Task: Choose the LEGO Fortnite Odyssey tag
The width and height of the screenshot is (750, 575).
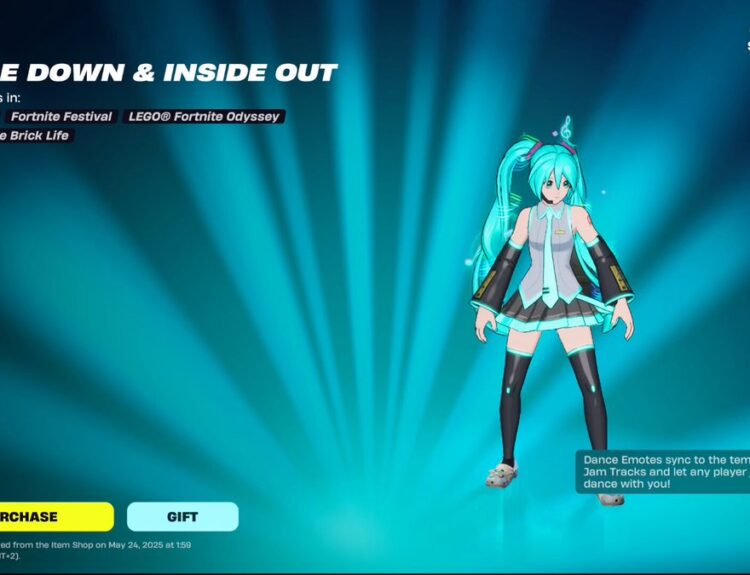Action: click(x=204, y=117)
